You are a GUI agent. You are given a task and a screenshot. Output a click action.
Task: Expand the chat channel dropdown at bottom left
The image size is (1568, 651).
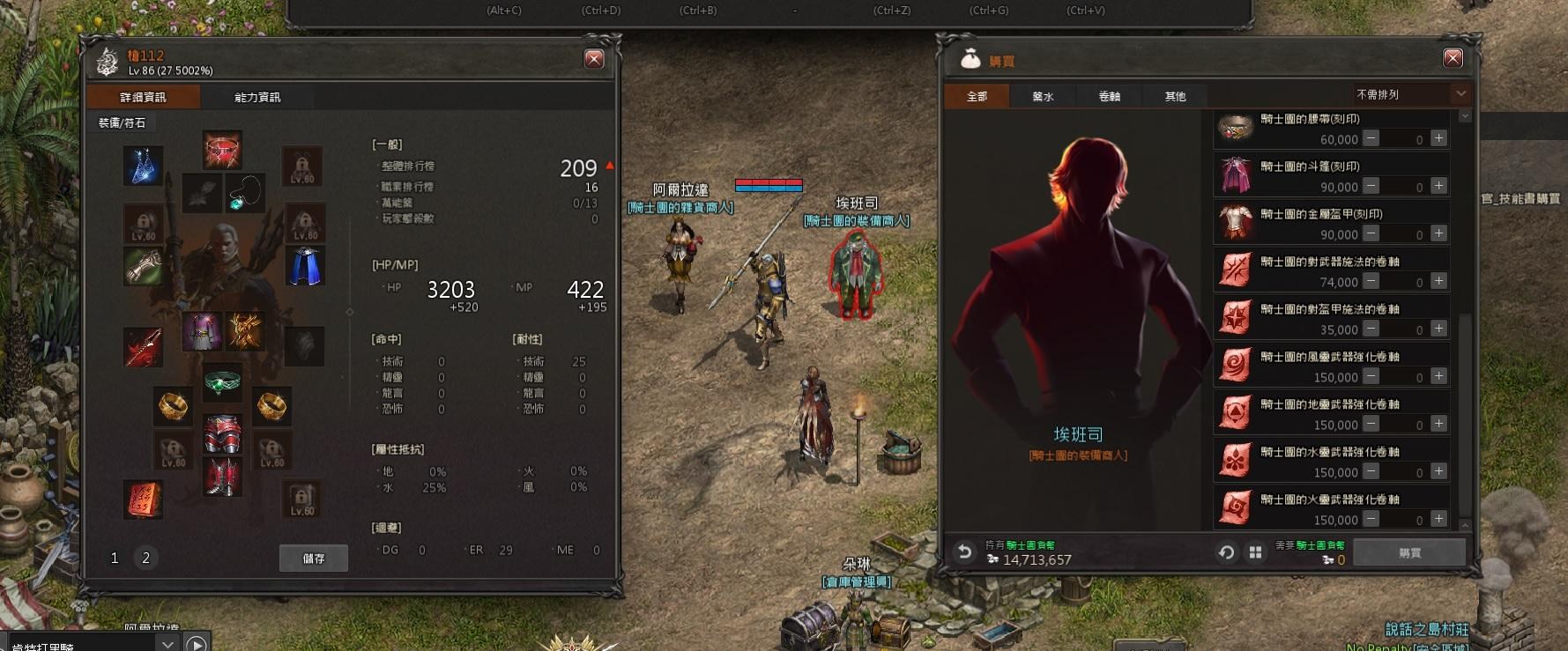pyautogui.click(x=167, y=642)
